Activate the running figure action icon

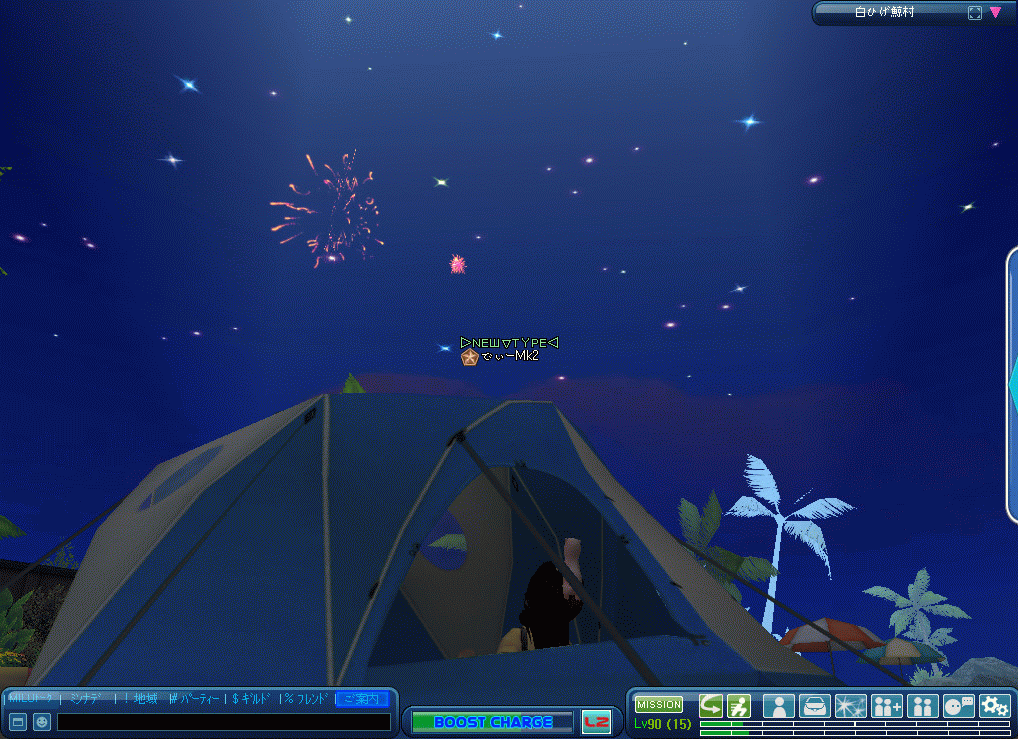tap(739, 705)
